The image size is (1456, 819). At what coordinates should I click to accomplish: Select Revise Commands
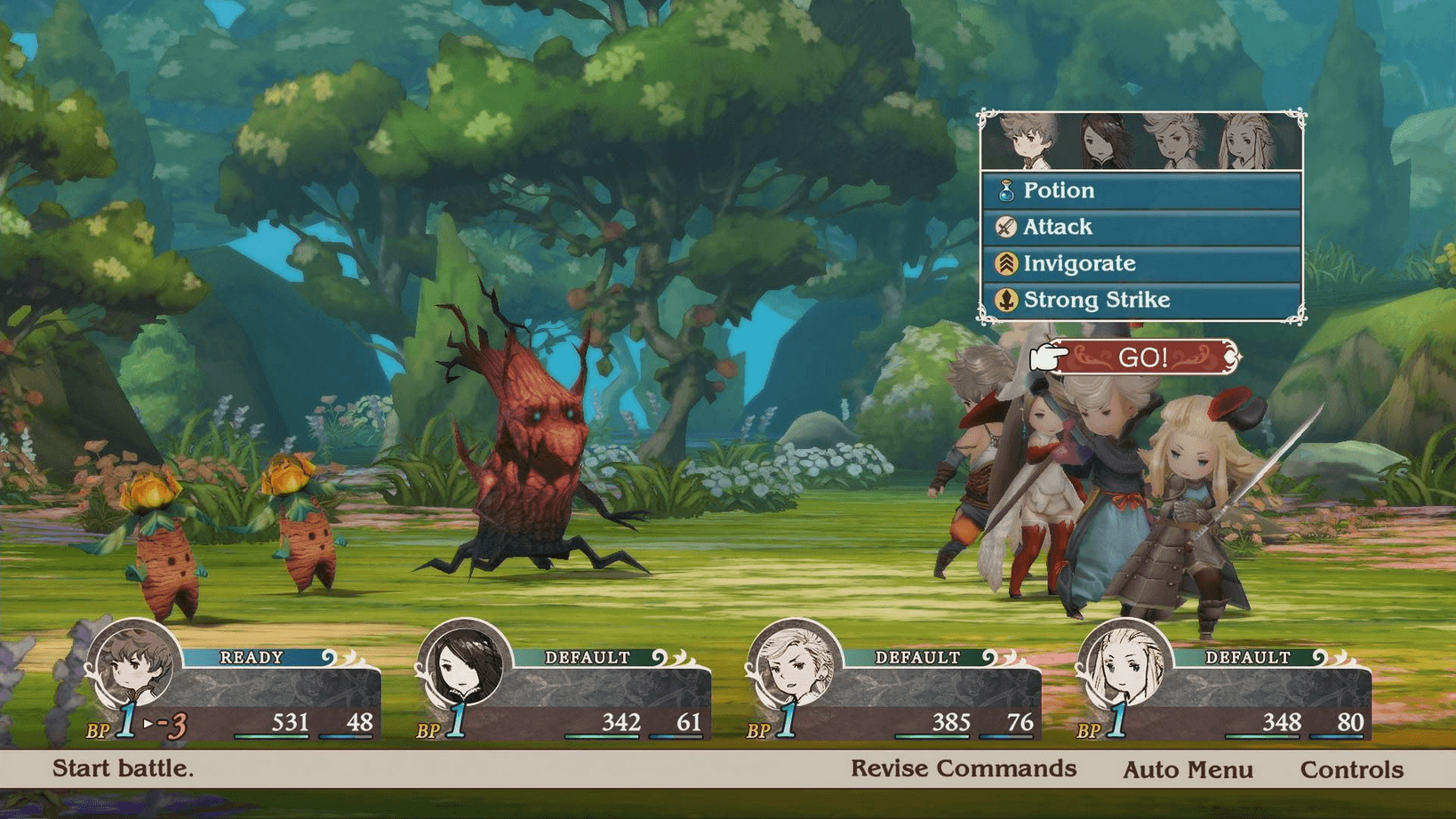coord(963,768)
